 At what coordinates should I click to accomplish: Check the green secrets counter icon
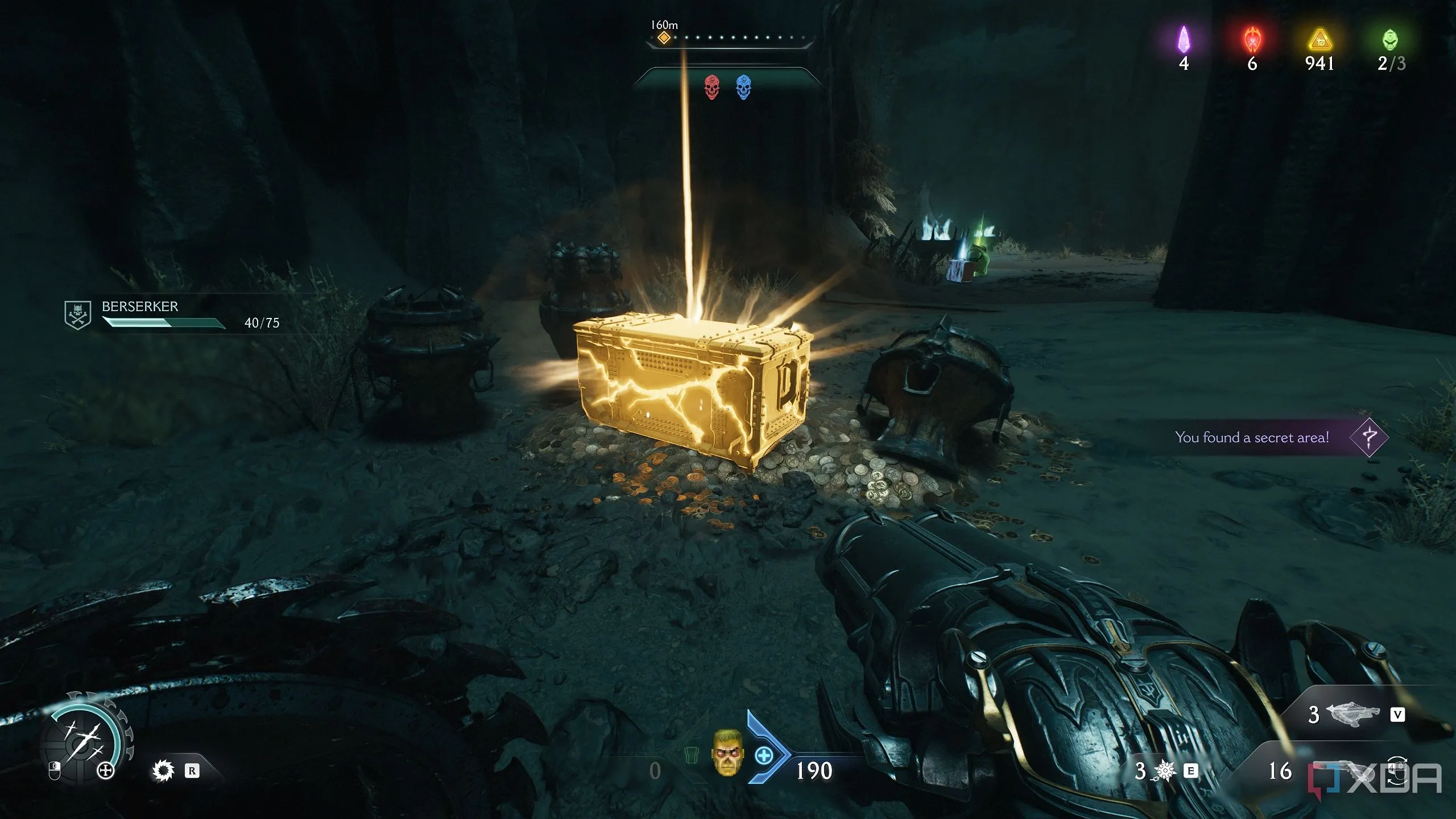pyautogui.click(x=1389, y=40)
